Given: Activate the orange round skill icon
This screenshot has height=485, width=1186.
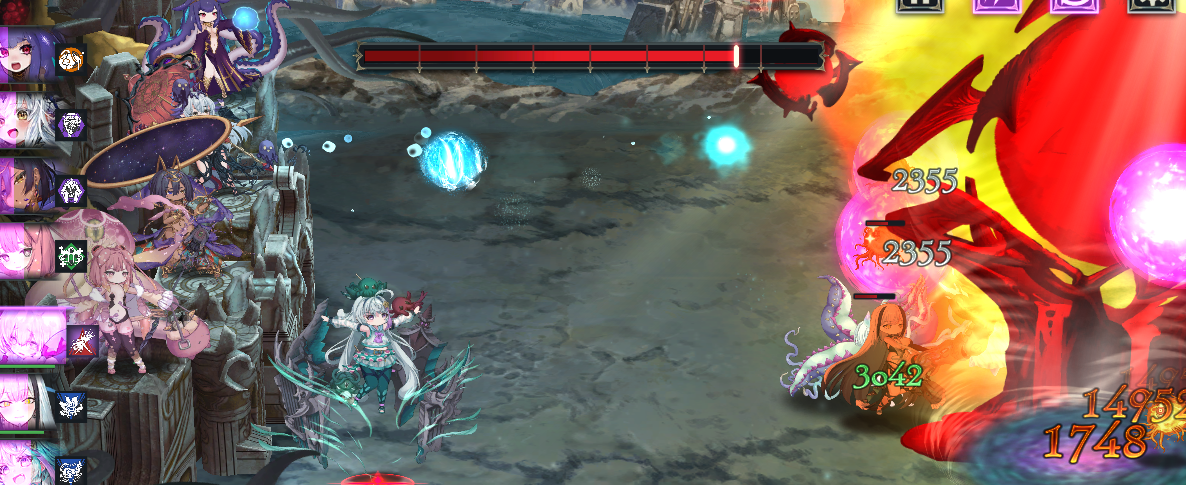Looking at the screenshot, I should pos(70,59).
